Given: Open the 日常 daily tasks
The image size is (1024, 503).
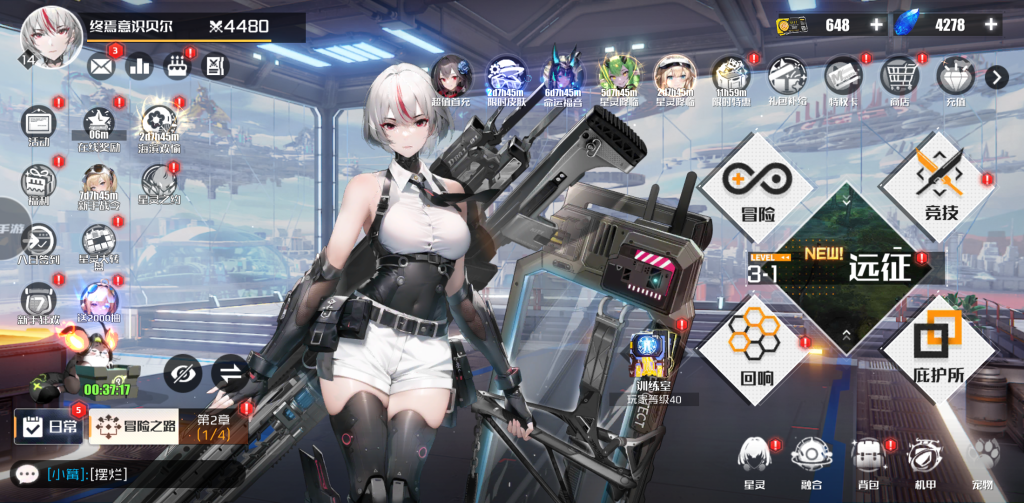Looking at the screenshot, I should click(x=49, y=428).
